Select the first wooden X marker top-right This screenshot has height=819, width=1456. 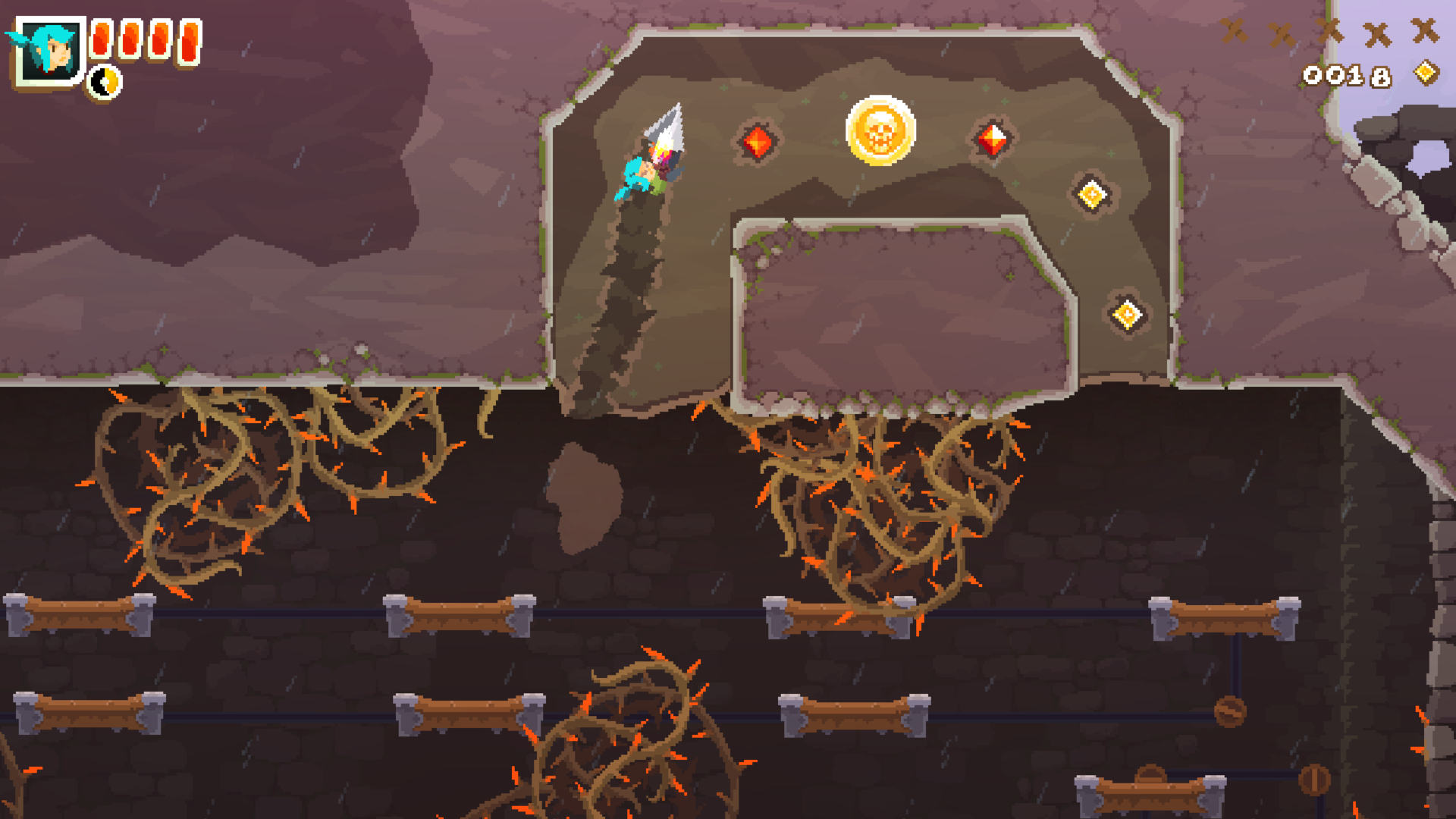click(x=1235, y=32)
